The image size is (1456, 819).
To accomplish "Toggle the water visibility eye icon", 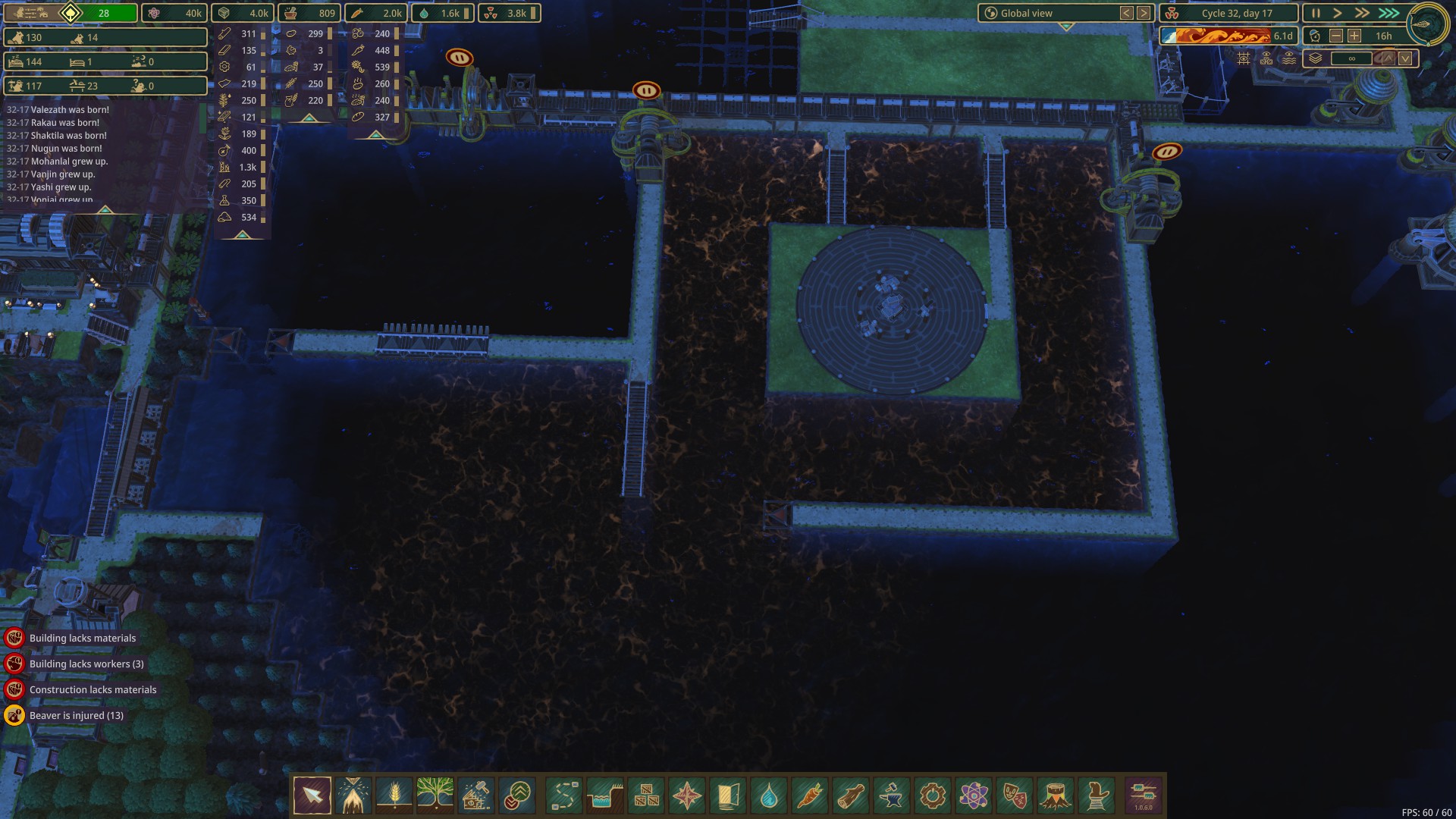I will click(1288, 58).
